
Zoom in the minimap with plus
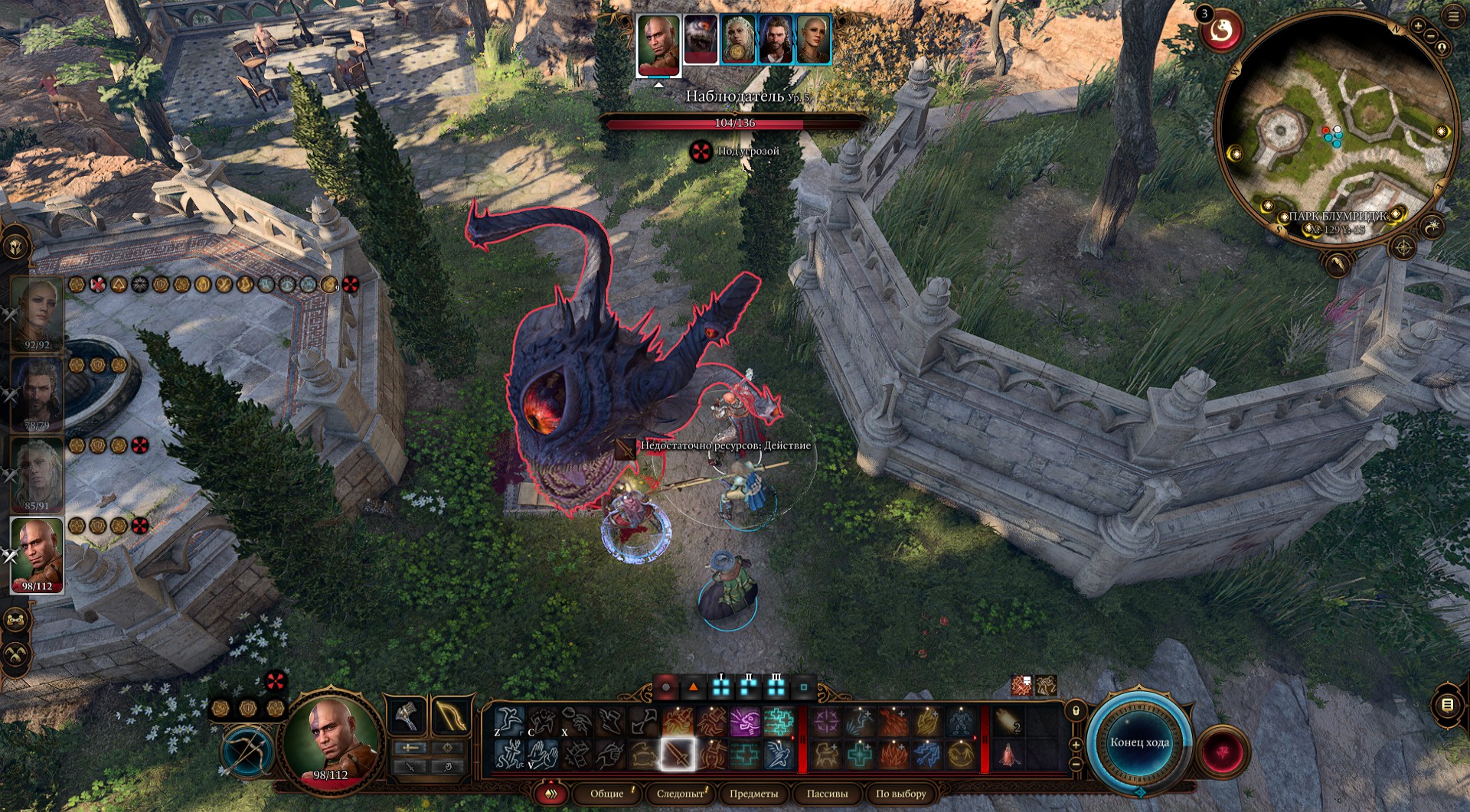coord(1418,26)
